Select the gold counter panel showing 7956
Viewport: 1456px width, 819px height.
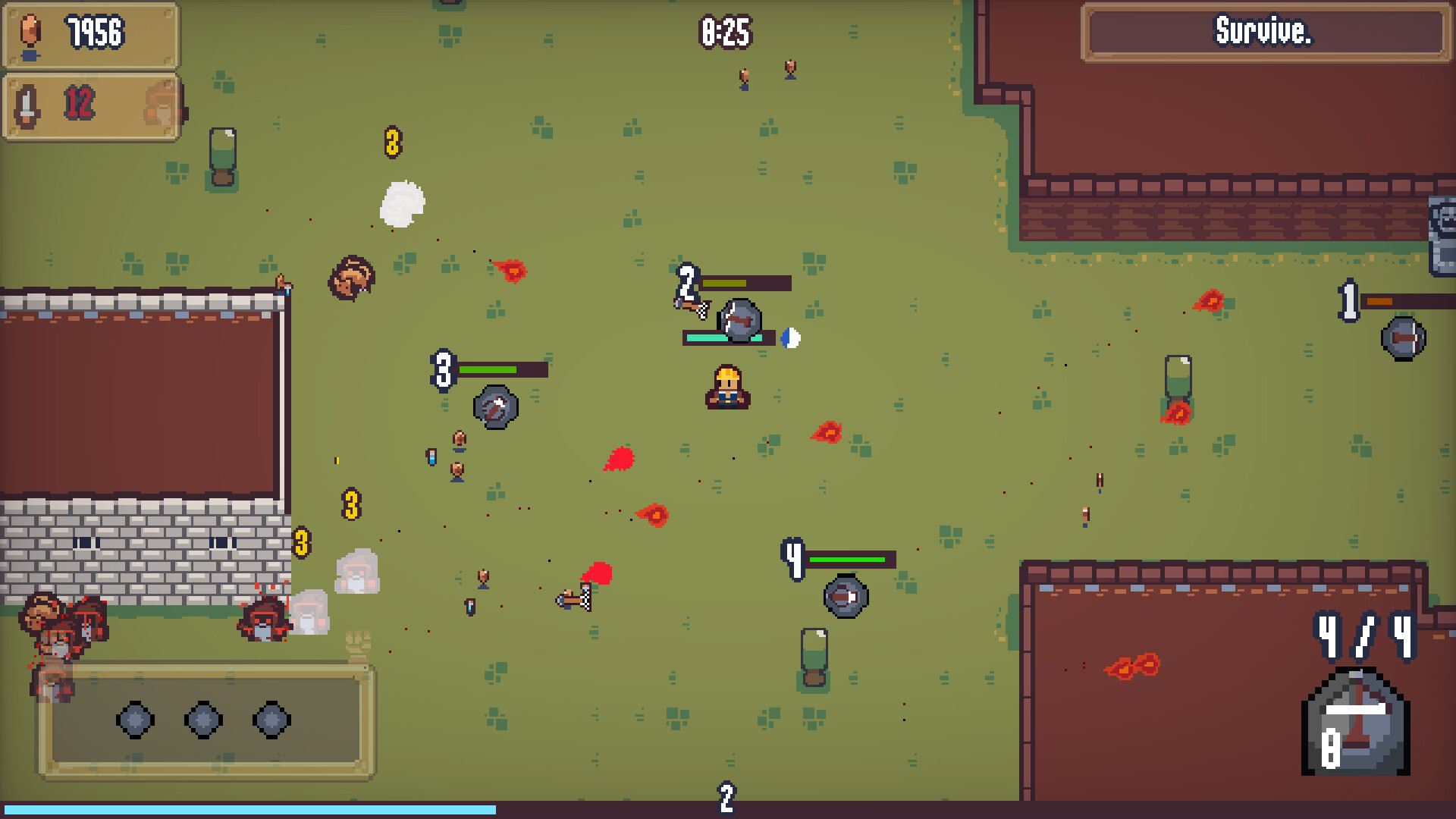pyautogui.click(x=89, y=34)
